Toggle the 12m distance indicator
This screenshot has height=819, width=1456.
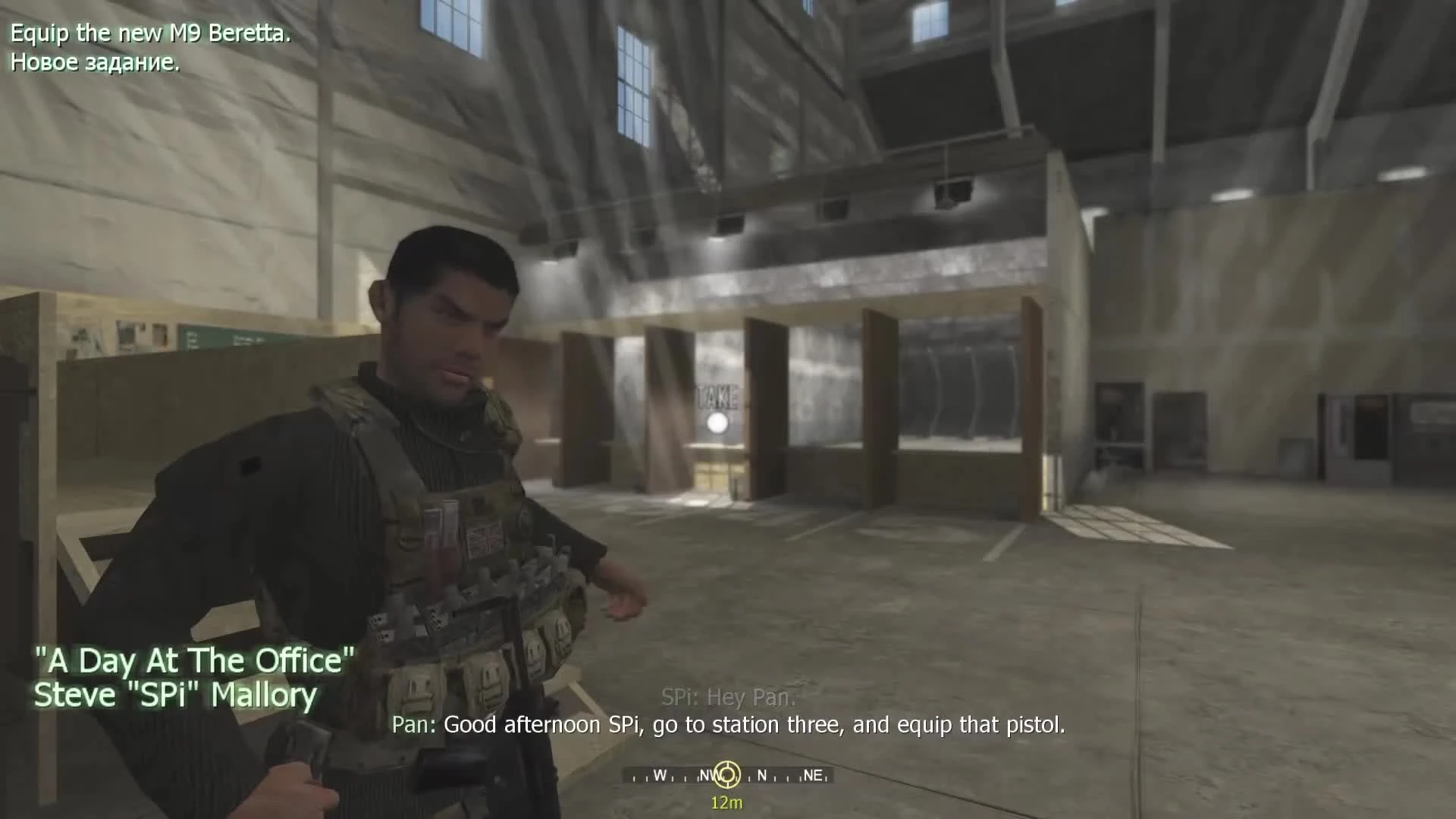pyautogui.click(x=726, y=802)
